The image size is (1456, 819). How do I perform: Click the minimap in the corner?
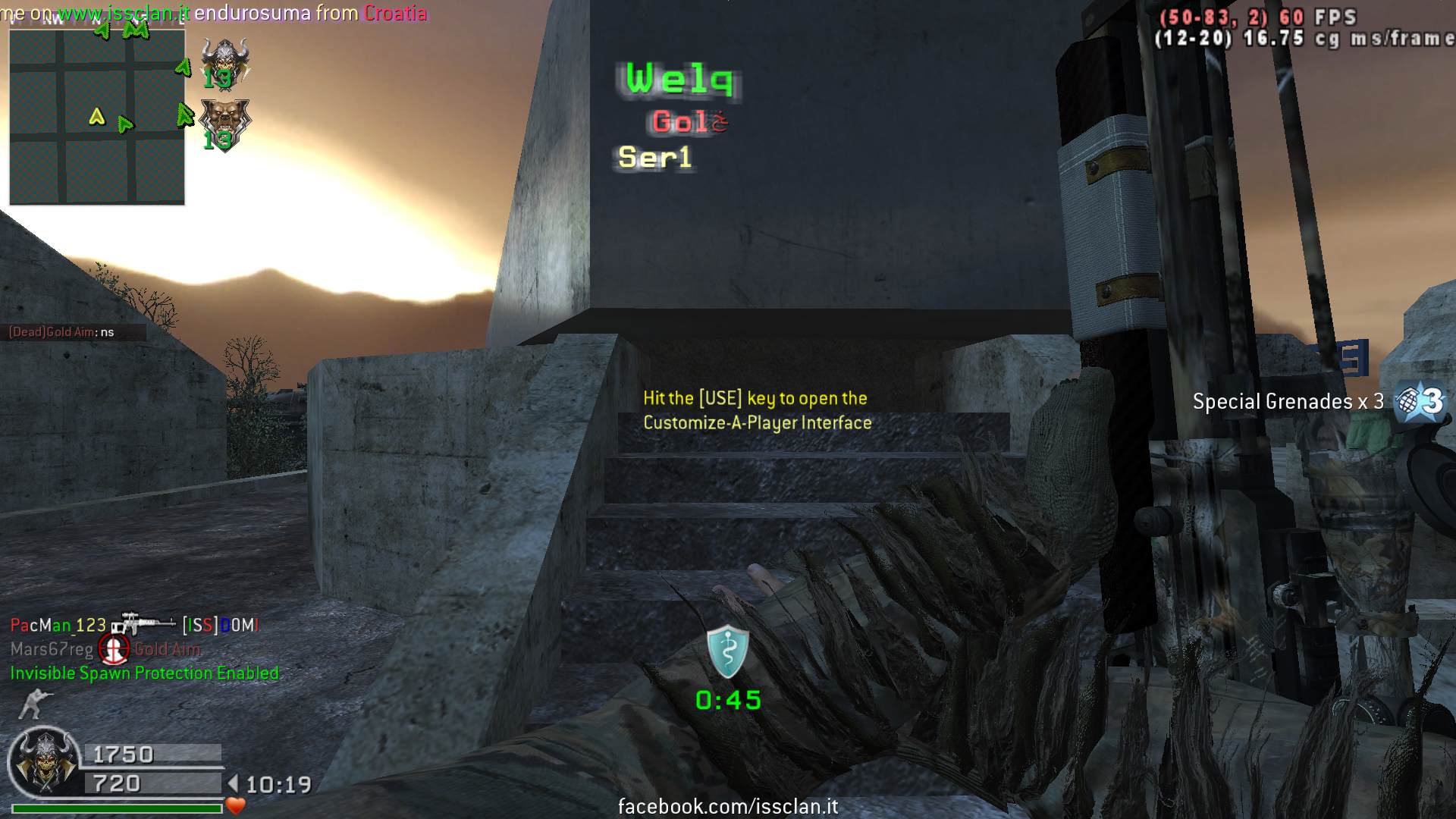pyautogui.click(x=97, y=118)
